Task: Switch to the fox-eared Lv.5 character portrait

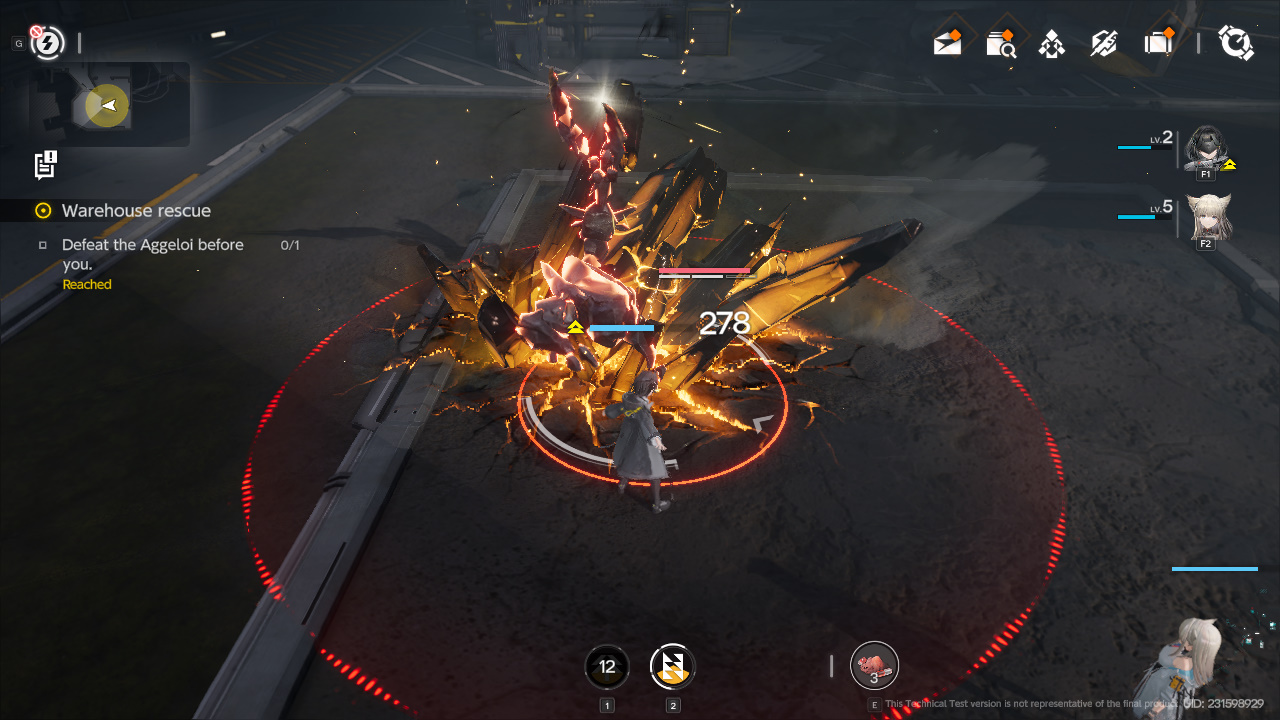Action: 1207,215
